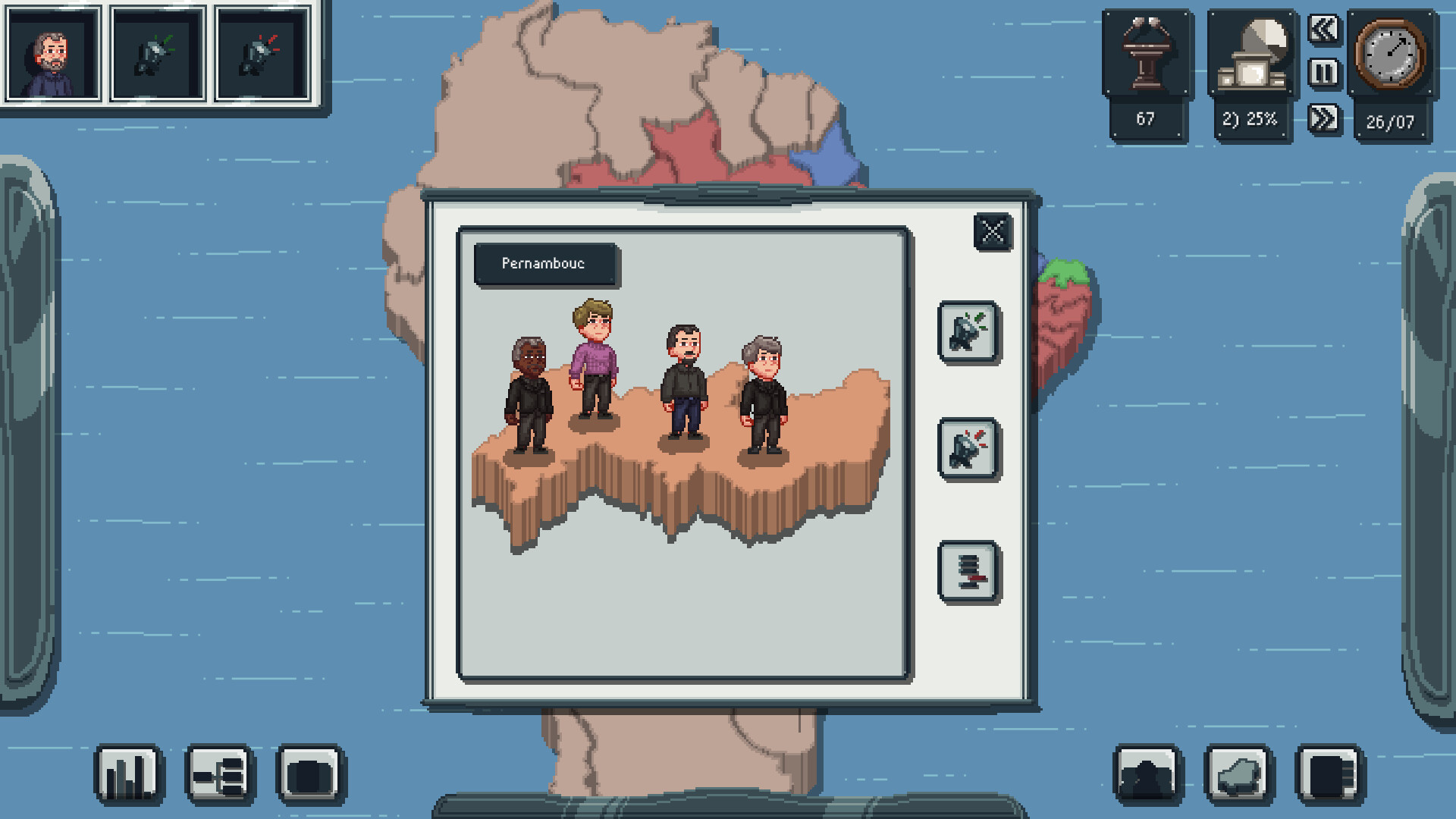Pause the game with the pause button
The width and height of the screenshot is (1456, 819).
1323,73
